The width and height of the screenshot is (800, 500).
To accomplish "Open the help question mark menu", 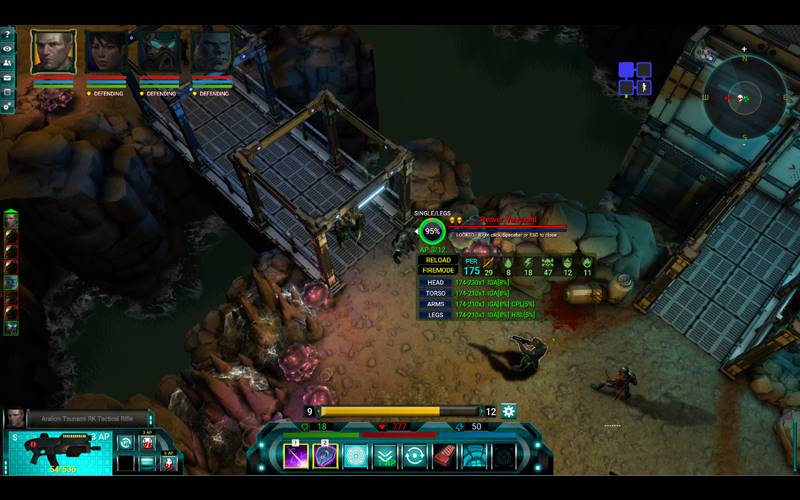I will pyautogui.click(x=7, y=35).
